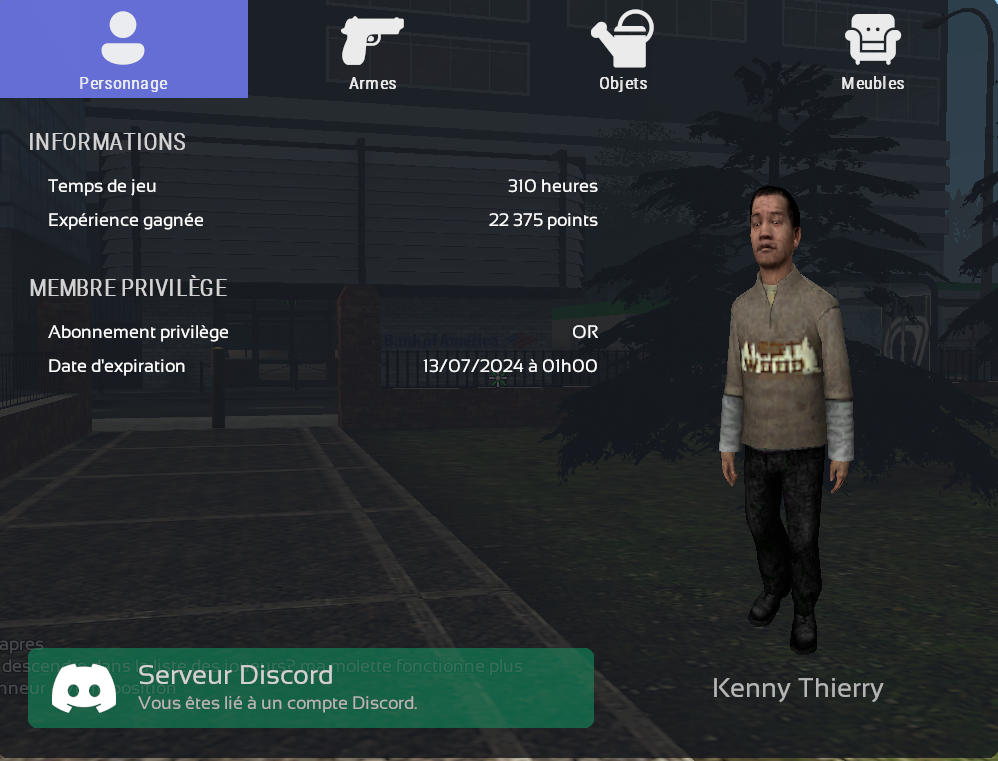Select the Personnage tab
Image resolution: width=998 pixels, height=761 pixels.
pos(123,50)
